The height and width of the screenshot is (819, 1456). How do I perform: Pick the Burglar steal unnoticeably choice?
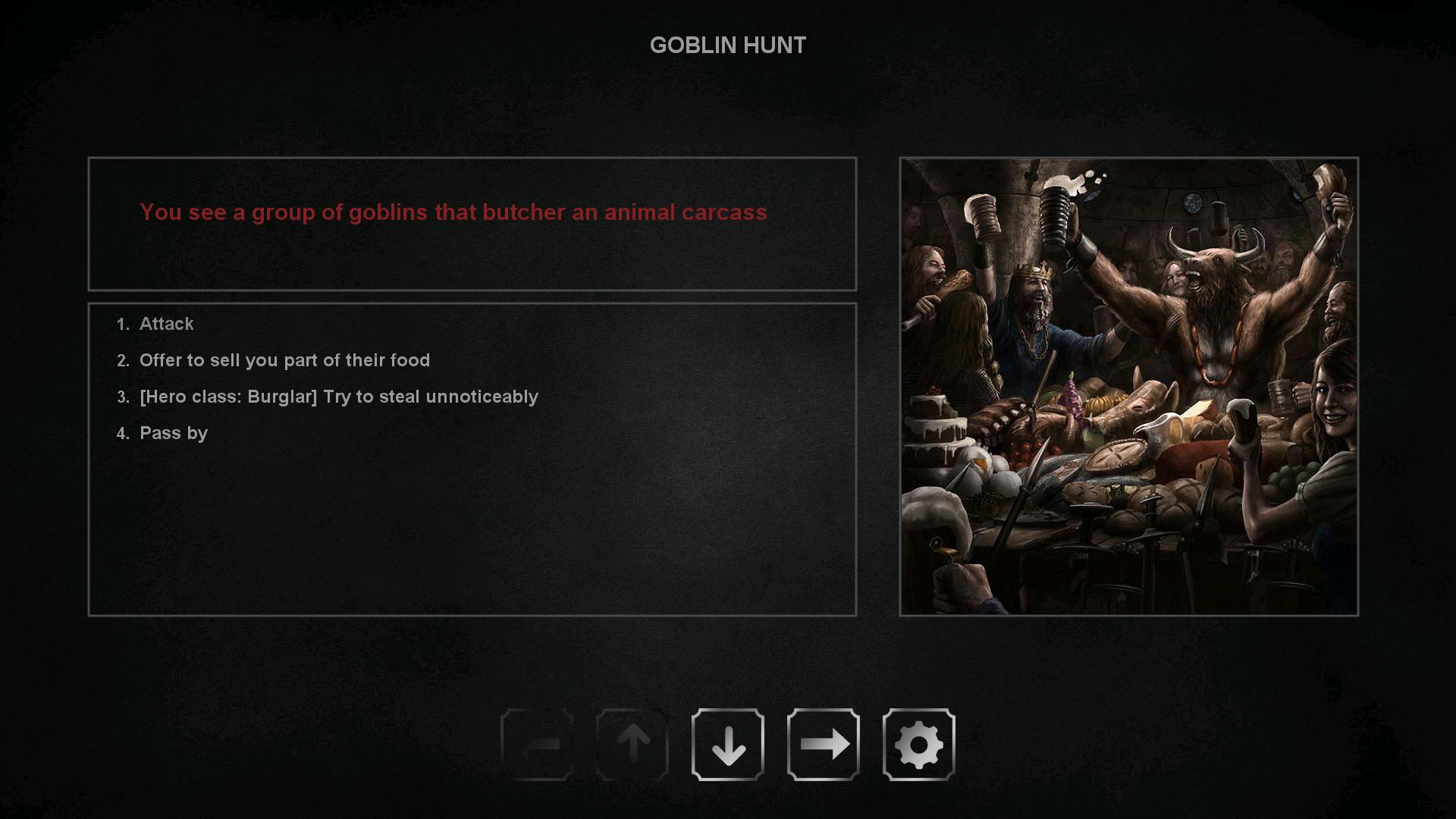(x=338, y=397)
